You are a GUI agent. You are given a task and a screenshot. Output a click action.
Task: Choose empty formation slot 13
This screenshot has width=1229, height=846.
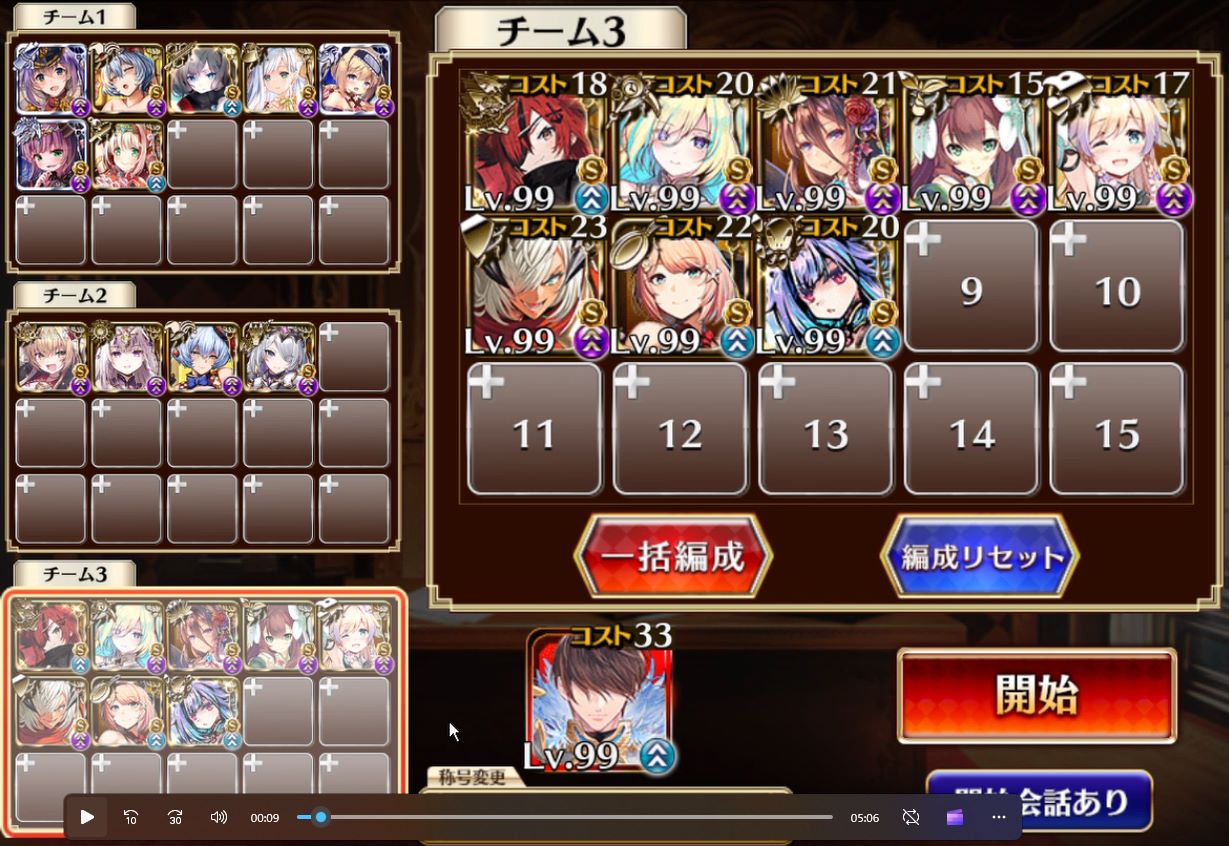click(x=826, y=430)
